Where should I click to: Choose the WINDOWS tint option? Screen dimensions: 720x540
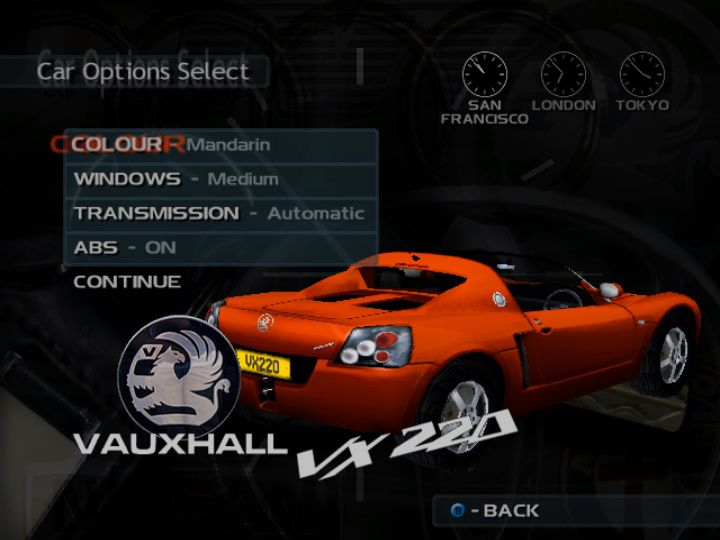[x=220, y=180]
